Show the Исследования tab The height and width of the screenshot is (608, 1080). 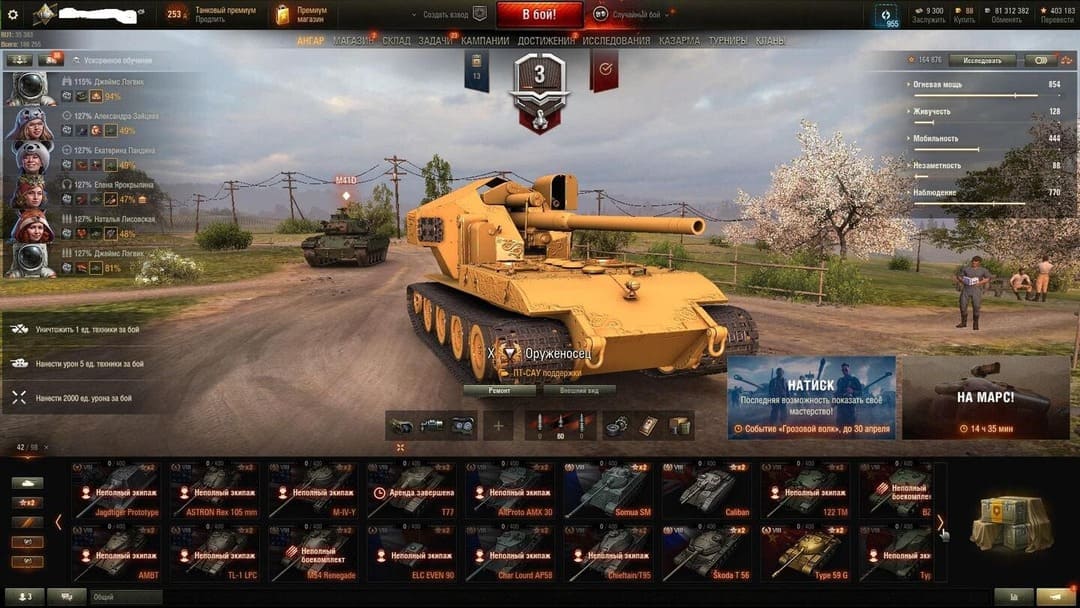pyautogui.click(x=616, y=41)
